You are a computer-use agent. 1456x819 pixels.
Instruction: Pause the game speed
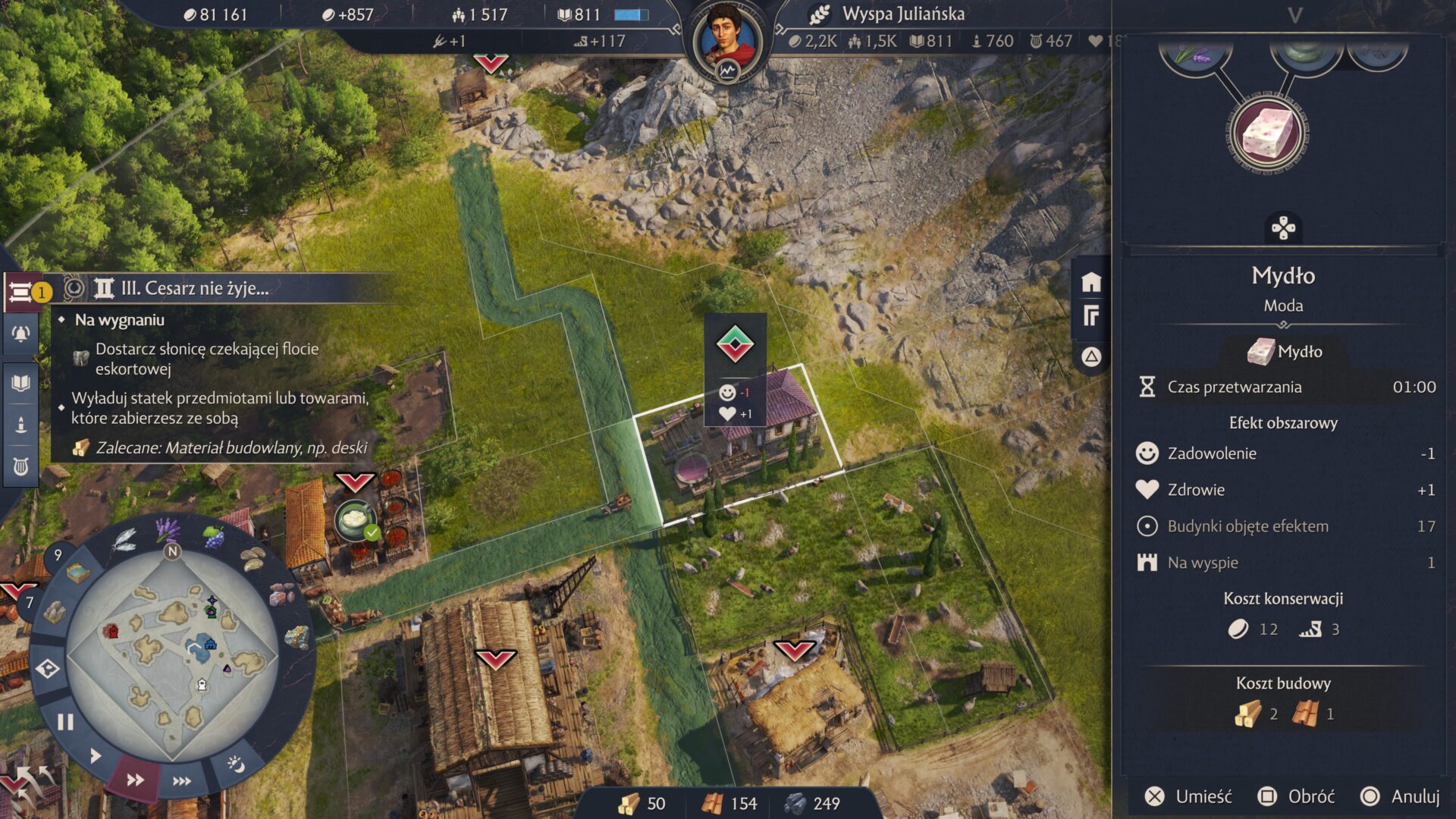pos(65,722)
